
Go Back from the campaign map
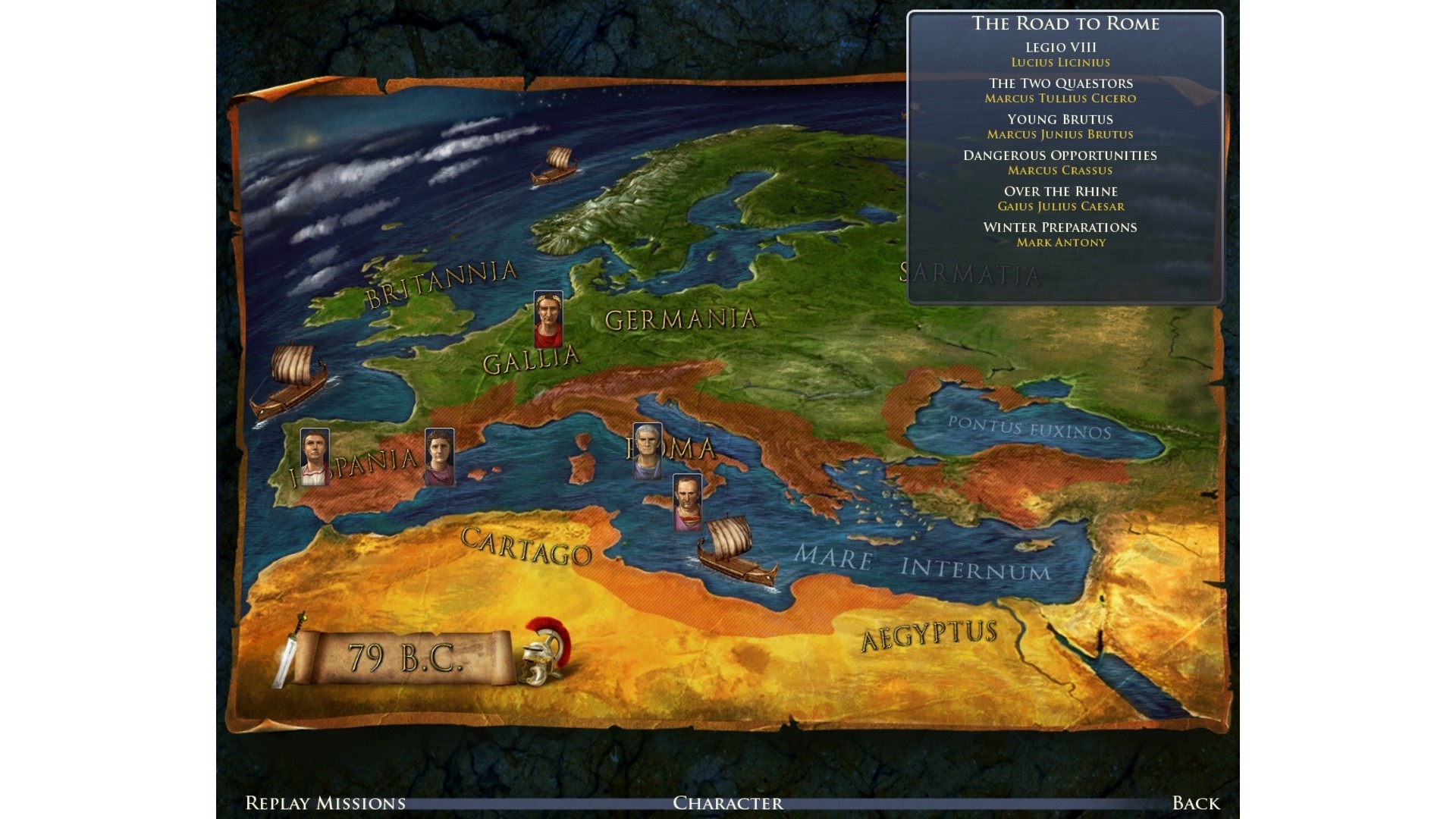(x=1195, y=803)
